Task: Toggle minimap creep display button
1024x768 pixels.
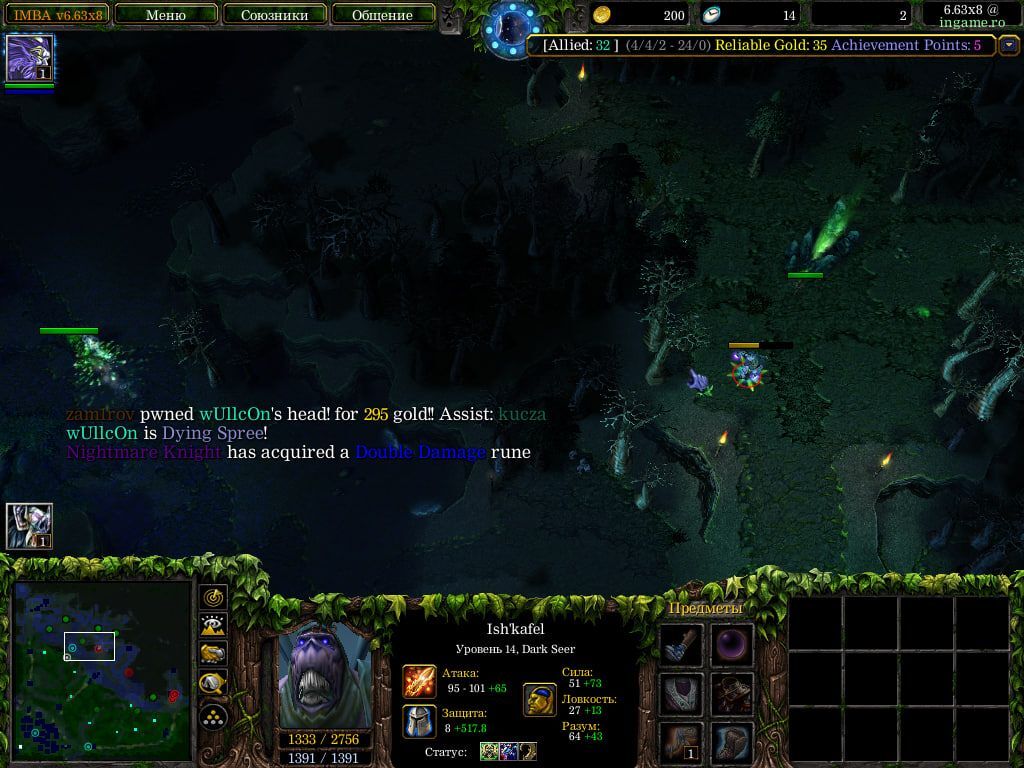Action: 214,685
